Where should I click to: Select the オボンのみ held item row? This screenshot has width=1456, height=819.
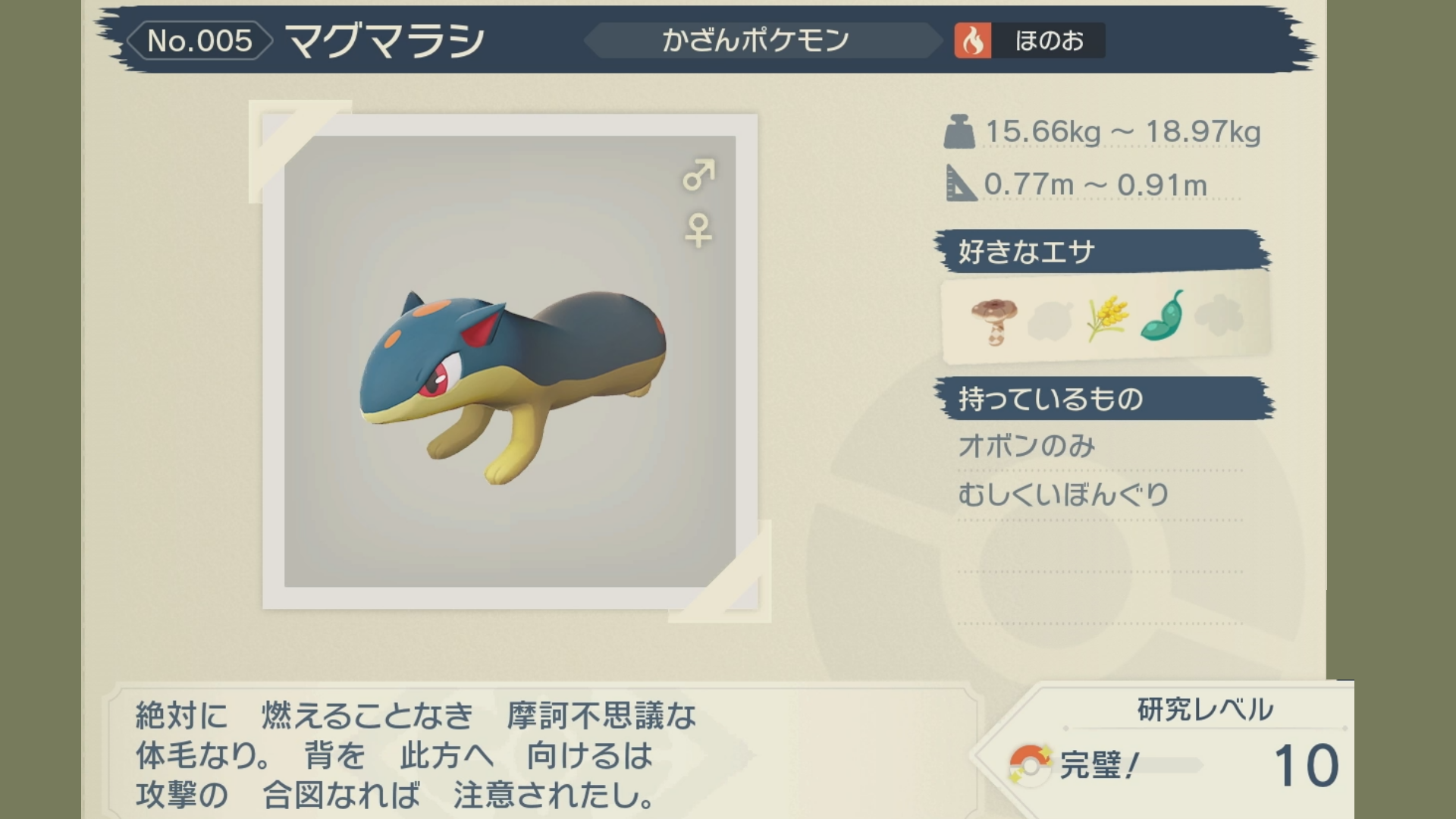1027,446
